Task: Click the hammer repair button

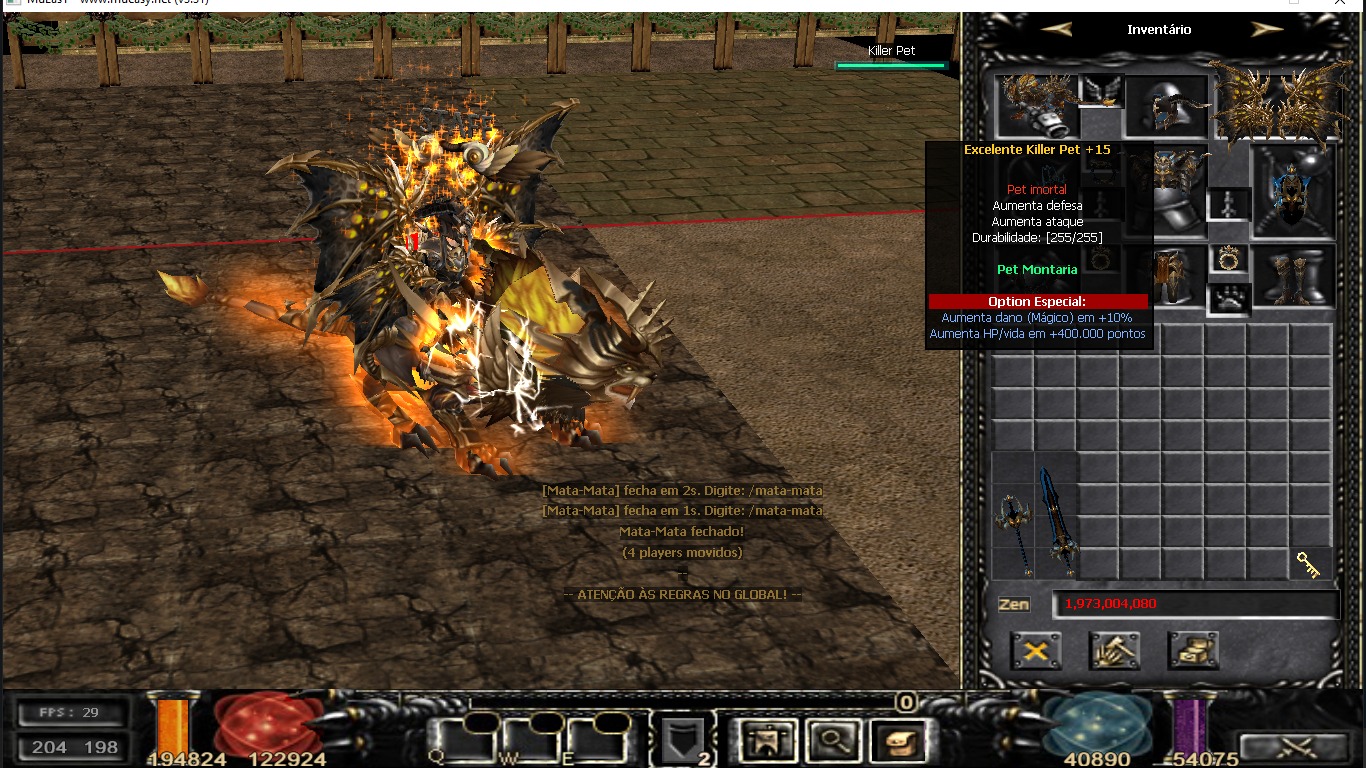Action: (1114, 651)
